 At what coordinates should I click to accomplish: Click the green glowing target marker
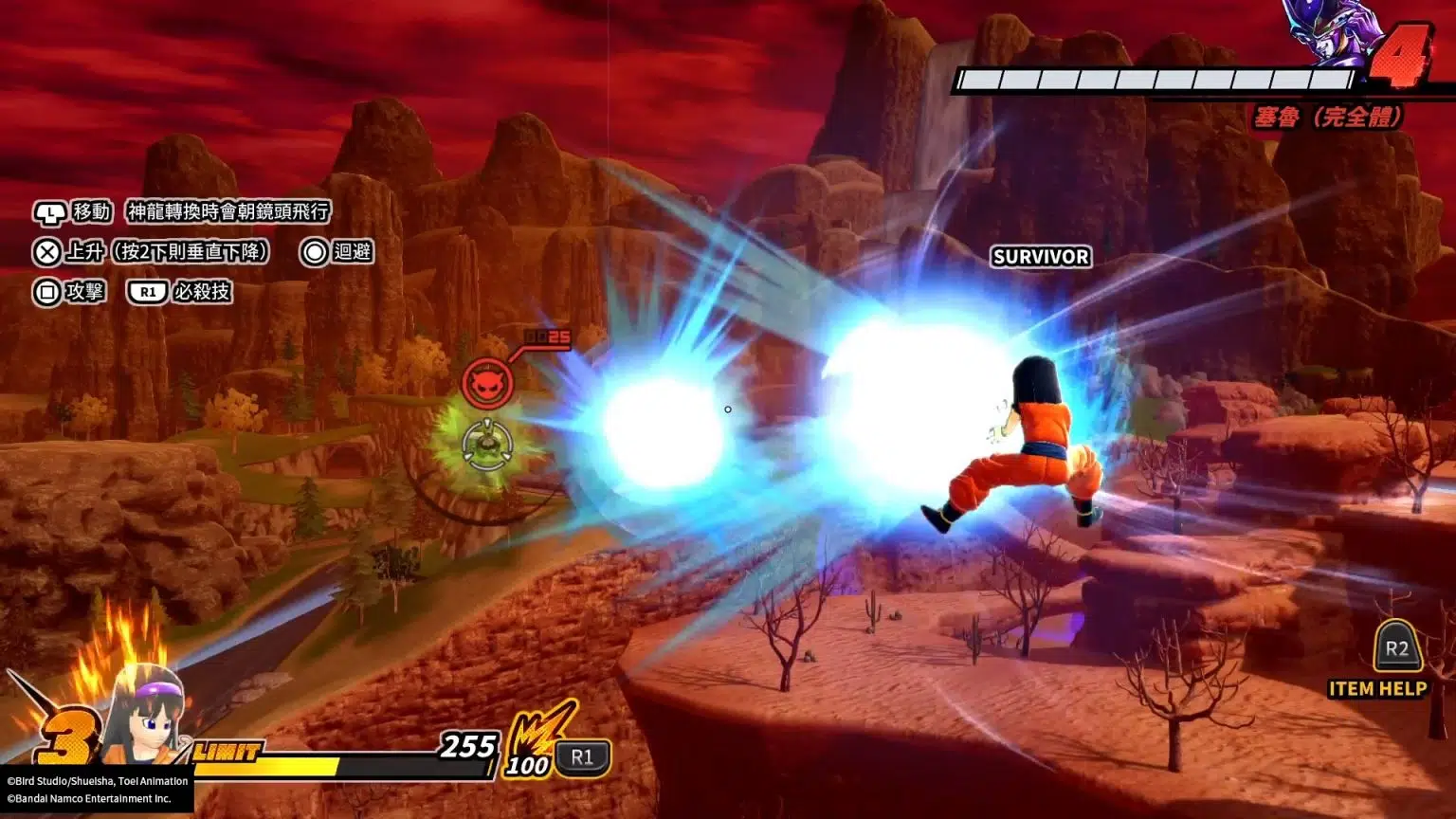[486, 444]
